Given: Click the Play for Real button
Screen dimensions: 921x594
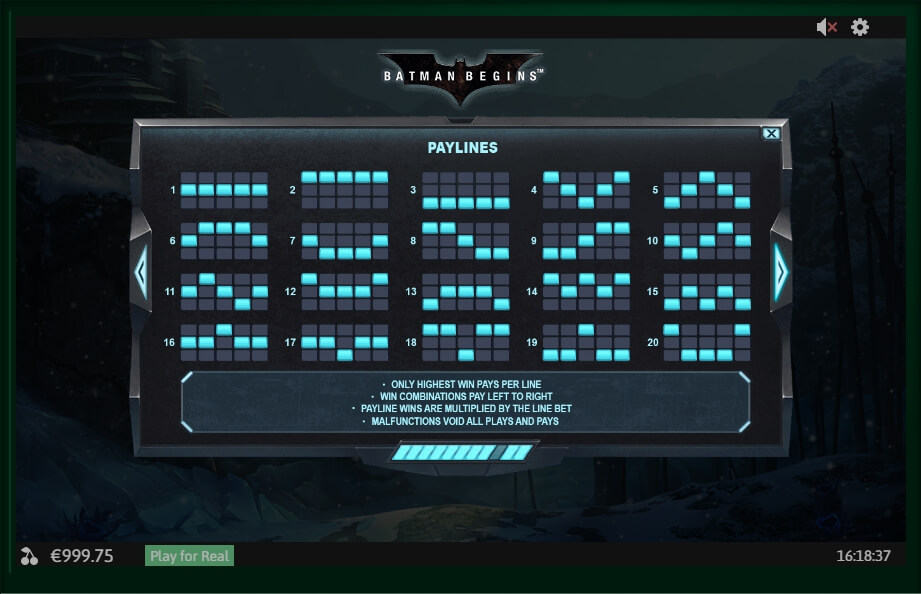Looking at the screenshot, I should [189, 556].
